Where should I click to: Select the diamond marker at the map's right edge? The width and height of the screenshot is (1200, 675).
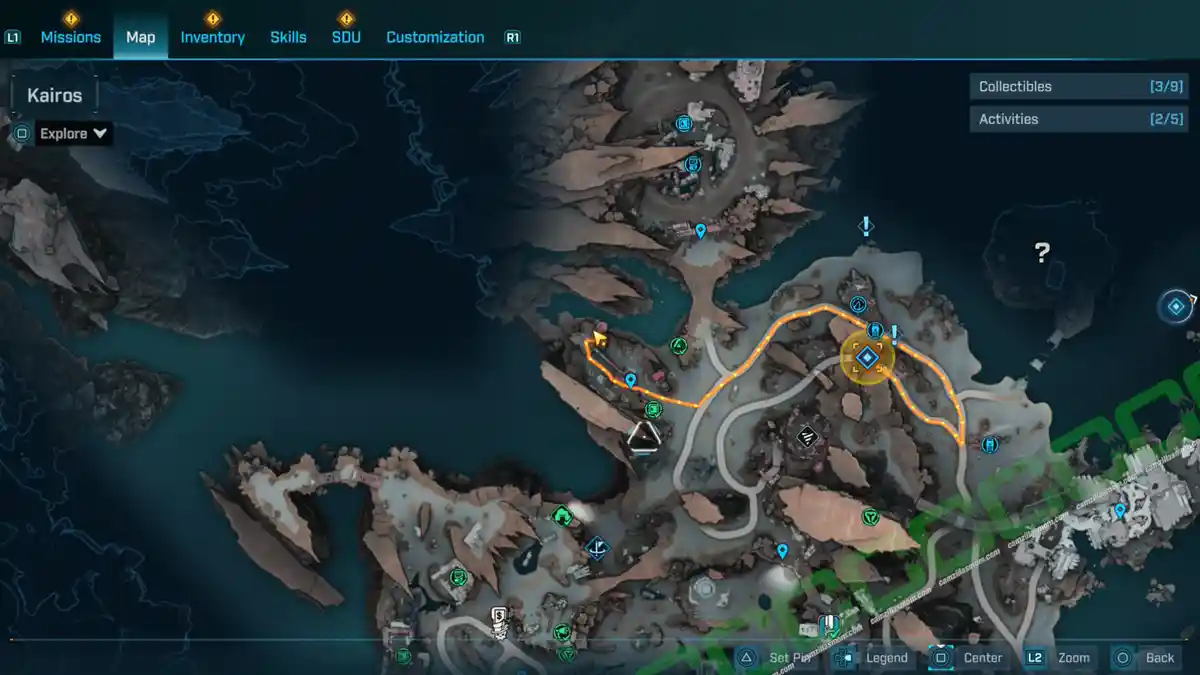[1176, 306]
